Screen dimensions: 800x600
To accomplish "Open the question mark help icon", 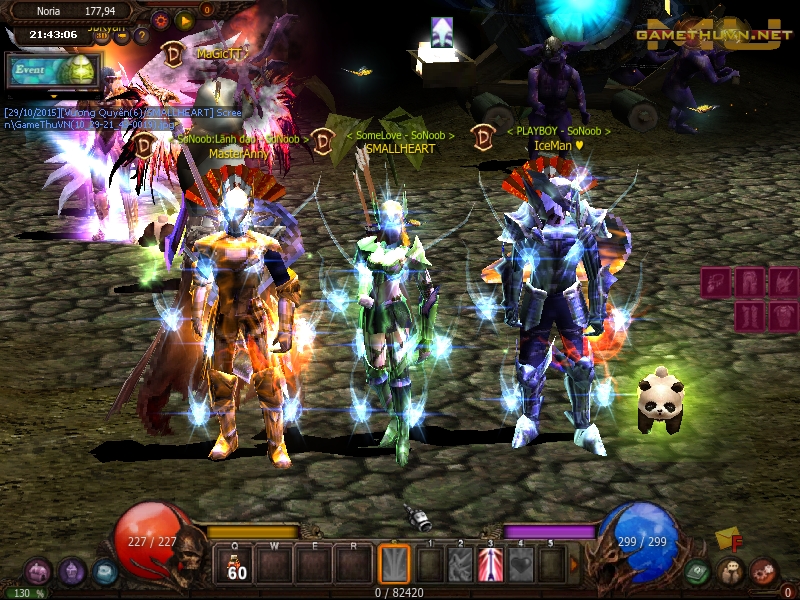I will coord(141,36).
